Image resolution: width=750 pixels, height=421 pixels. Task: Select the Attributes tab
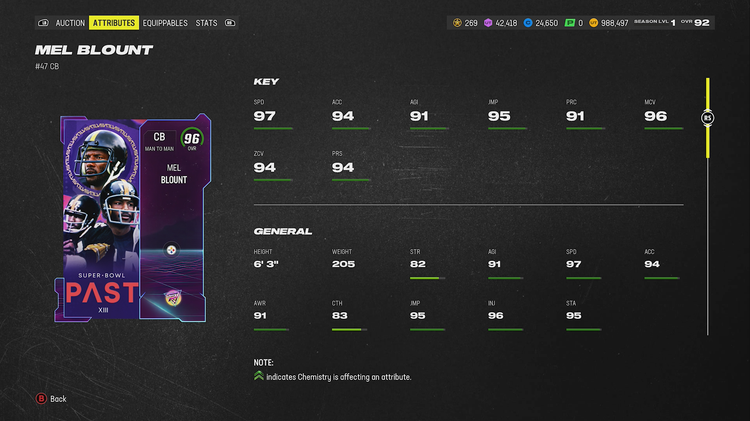(114, 22)
